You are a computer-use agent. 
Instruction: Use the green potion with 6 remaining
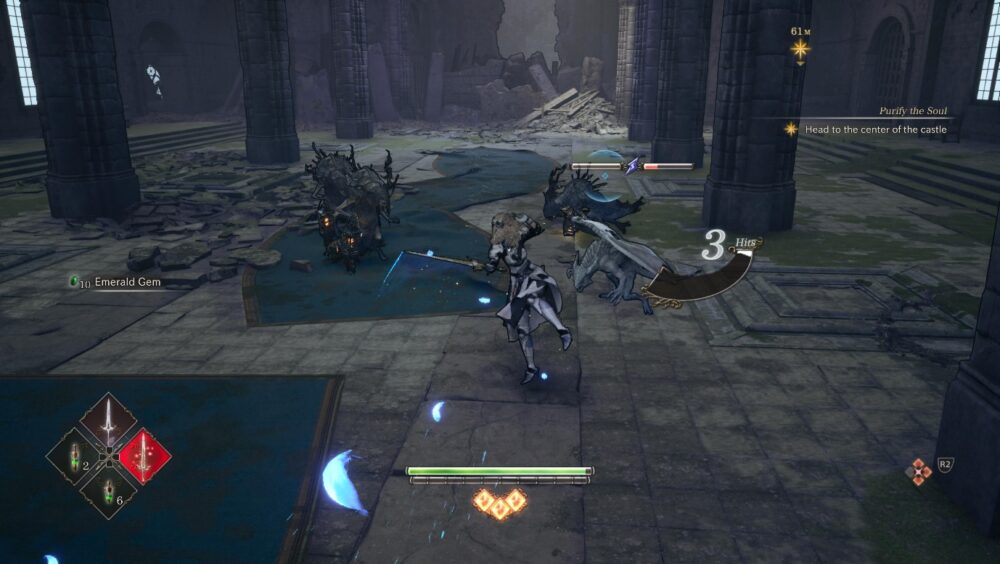(x=108, y=492)
